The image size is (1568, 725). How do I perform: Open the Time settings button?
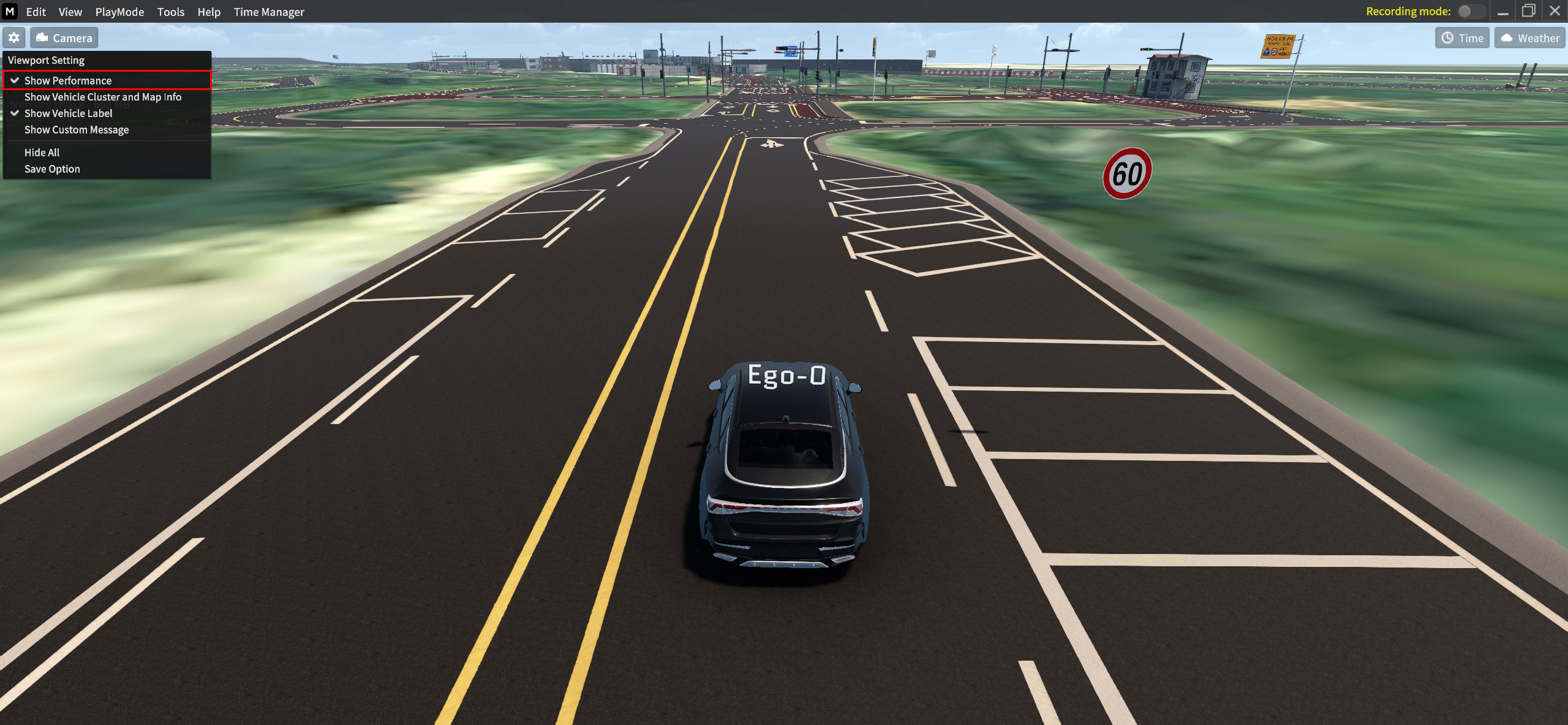(x=1462, y=38)
